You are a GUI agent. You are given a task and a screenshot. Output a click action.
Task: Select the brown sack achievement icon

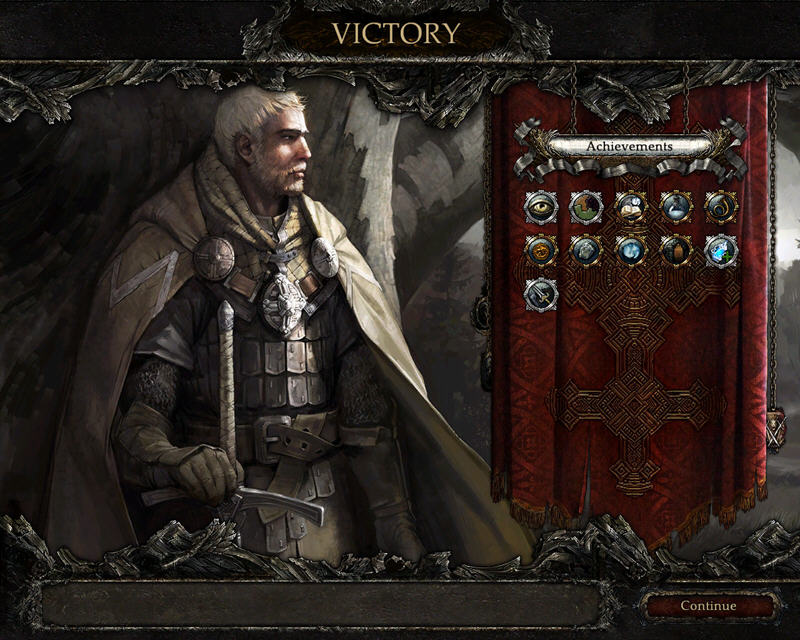pos(676,250)
